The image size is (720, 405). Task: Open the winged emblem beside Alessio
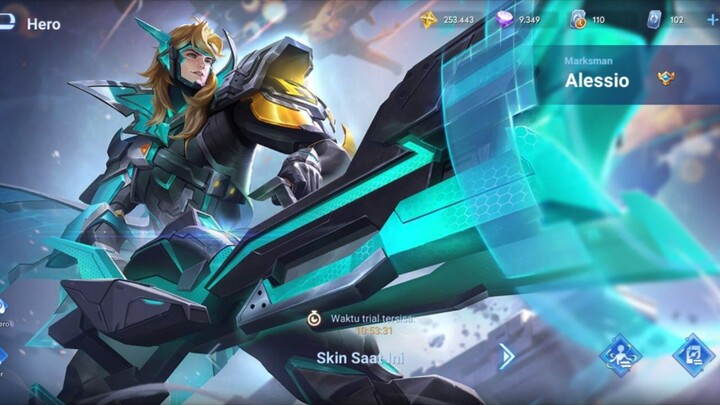click(x=667, y=78)
